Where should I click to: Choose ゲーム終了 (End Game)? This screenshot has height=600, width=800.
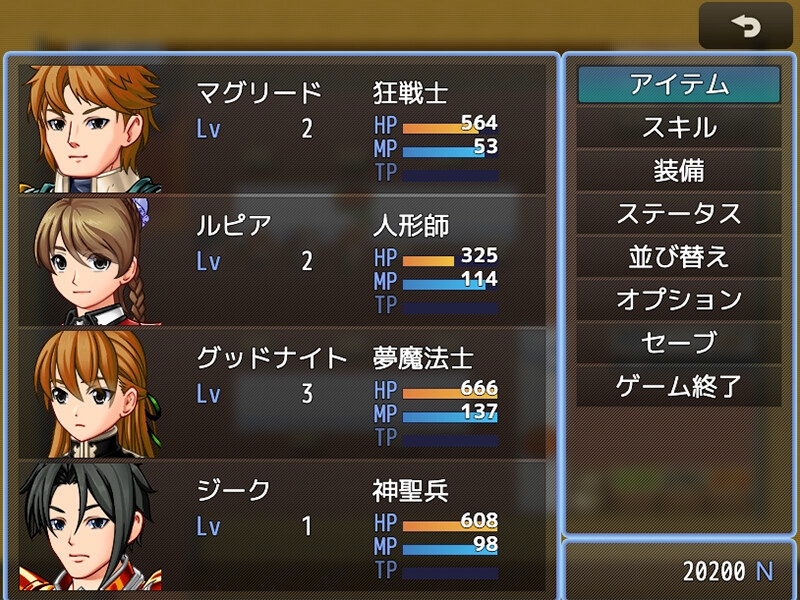coord(678,386)
